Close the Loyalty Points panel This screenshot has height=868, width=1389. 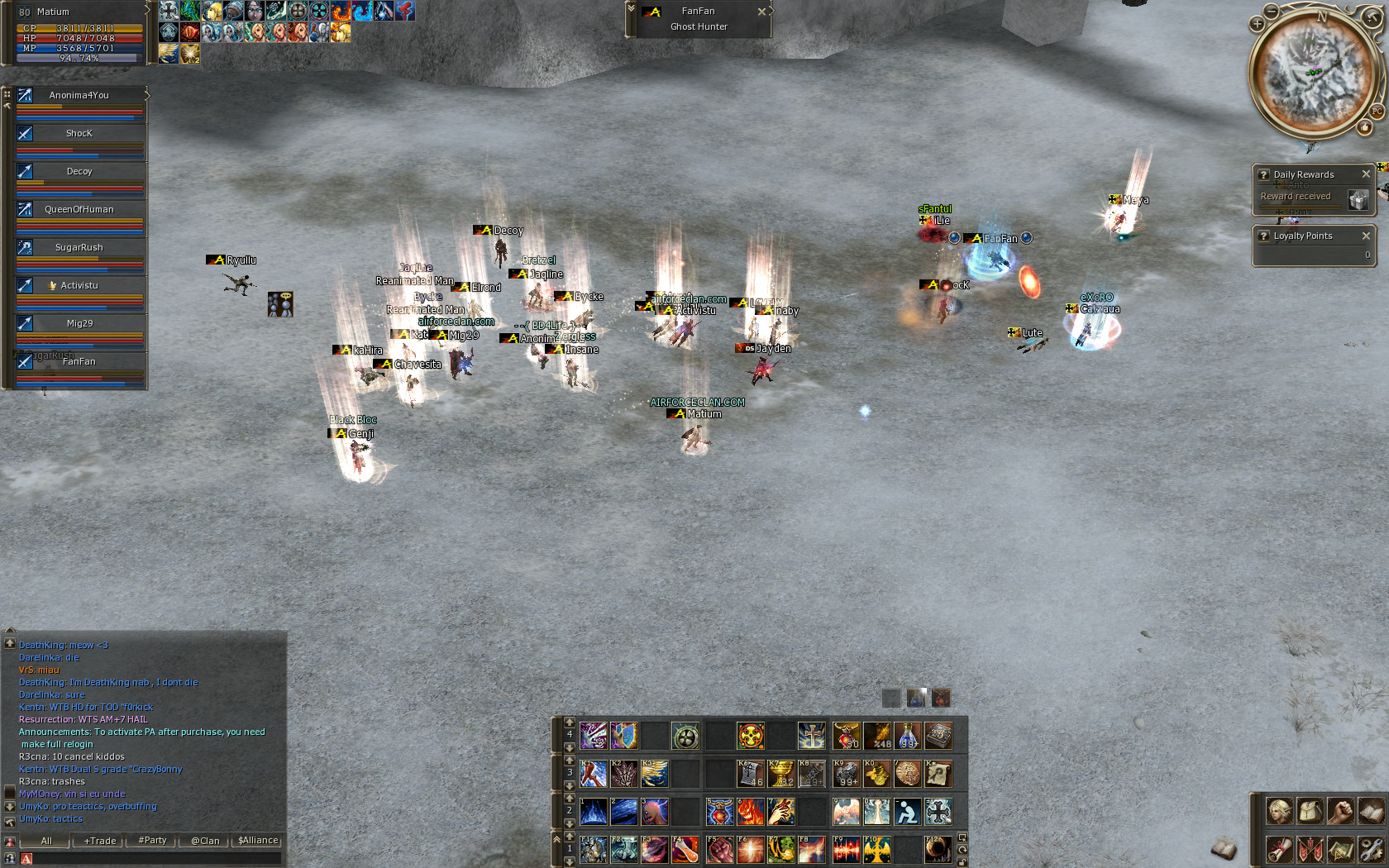[x=1366, y=236]
